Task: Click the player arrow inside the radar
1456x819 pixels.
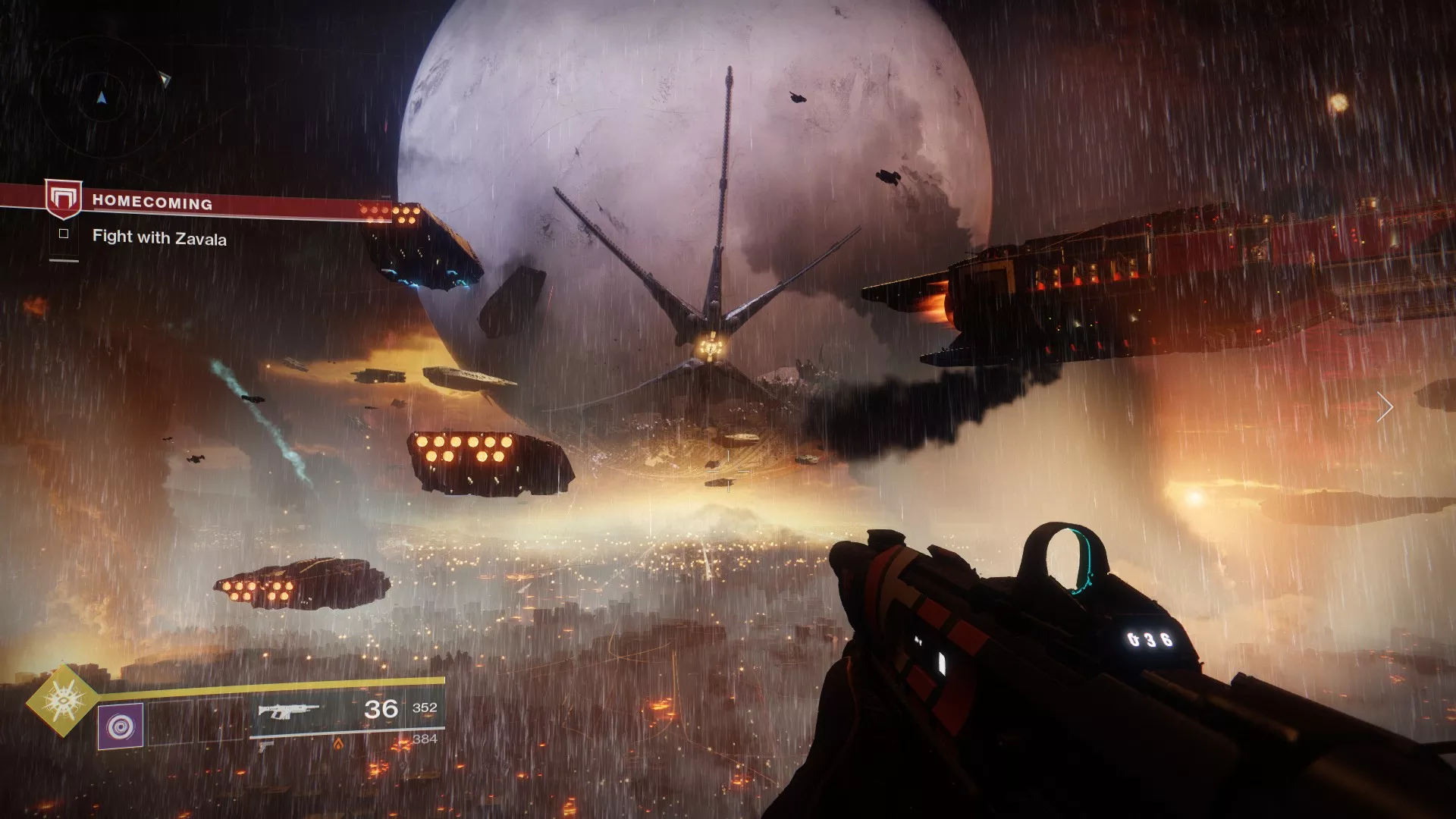Action: click(x=102, y=98)
